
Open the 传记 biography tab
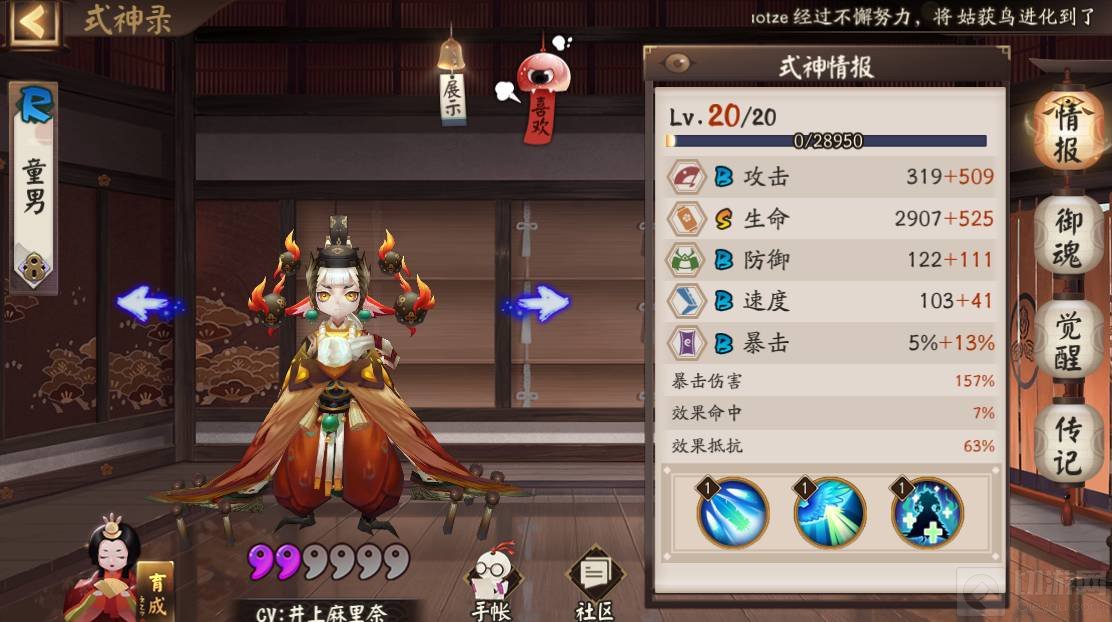pos(1067,445)
